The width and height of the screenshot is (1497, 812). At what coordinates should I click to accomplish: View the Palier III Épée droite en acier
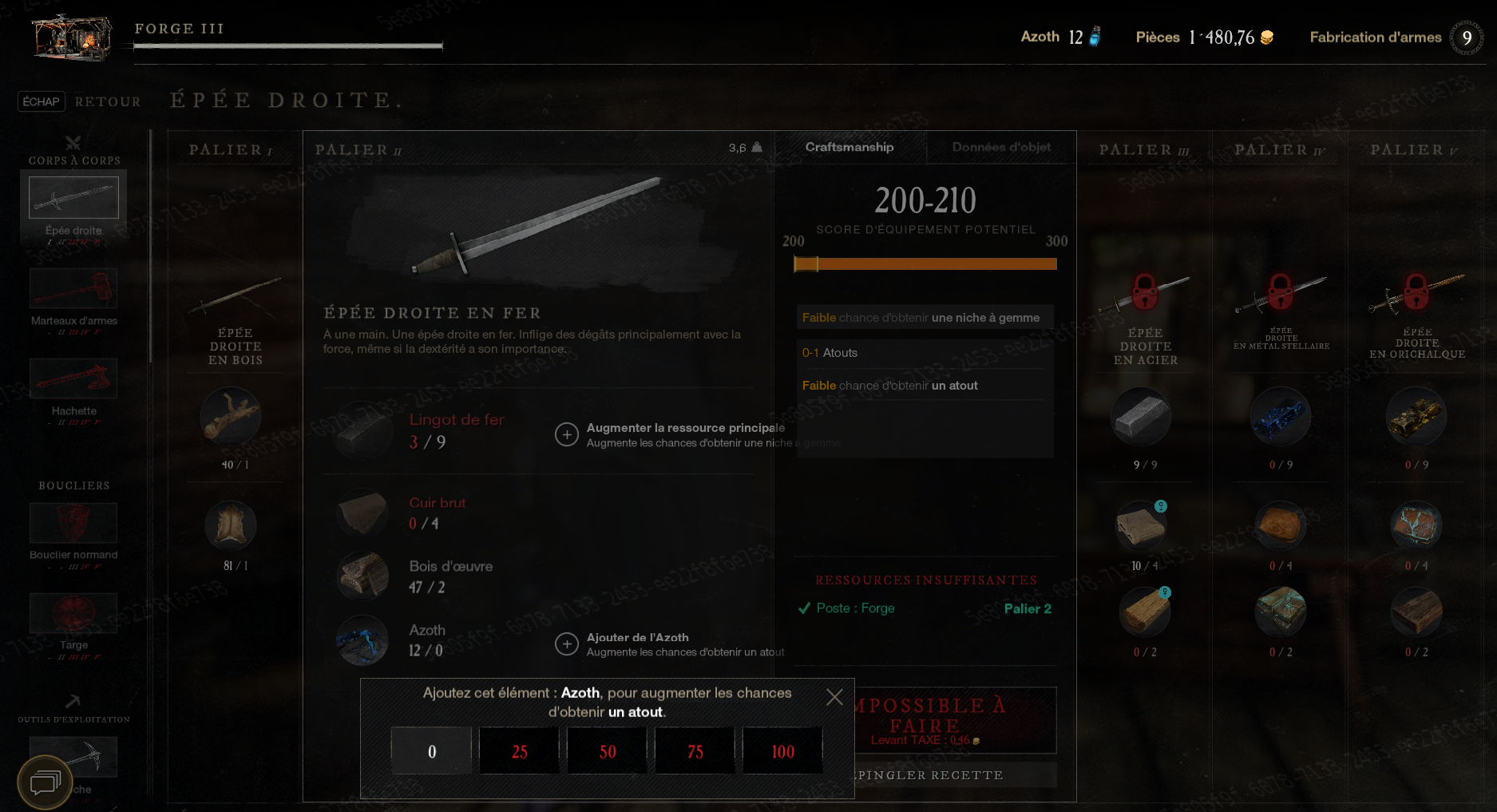pyautogui.click(x=1145, y=319)
